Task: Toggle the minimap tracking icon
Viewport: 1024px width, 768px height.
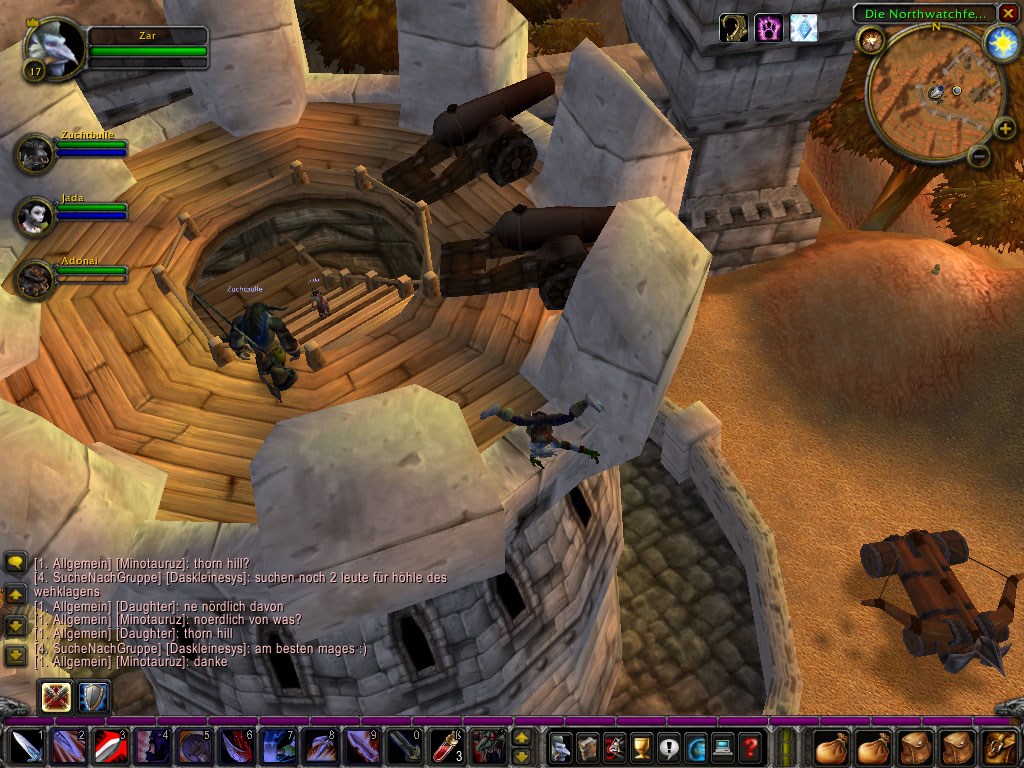Action: coord(871,40)
